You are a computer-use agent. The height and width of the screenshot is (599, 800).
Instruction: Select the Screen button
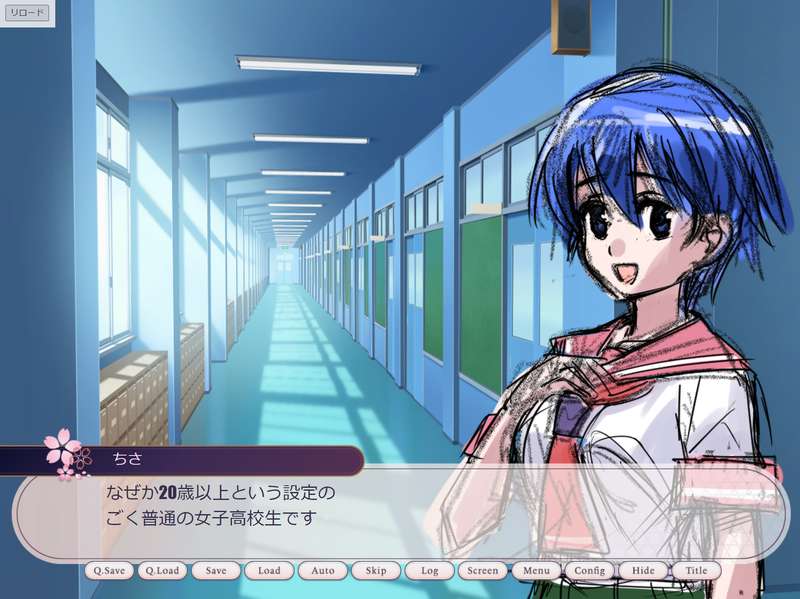click(483, 571)
